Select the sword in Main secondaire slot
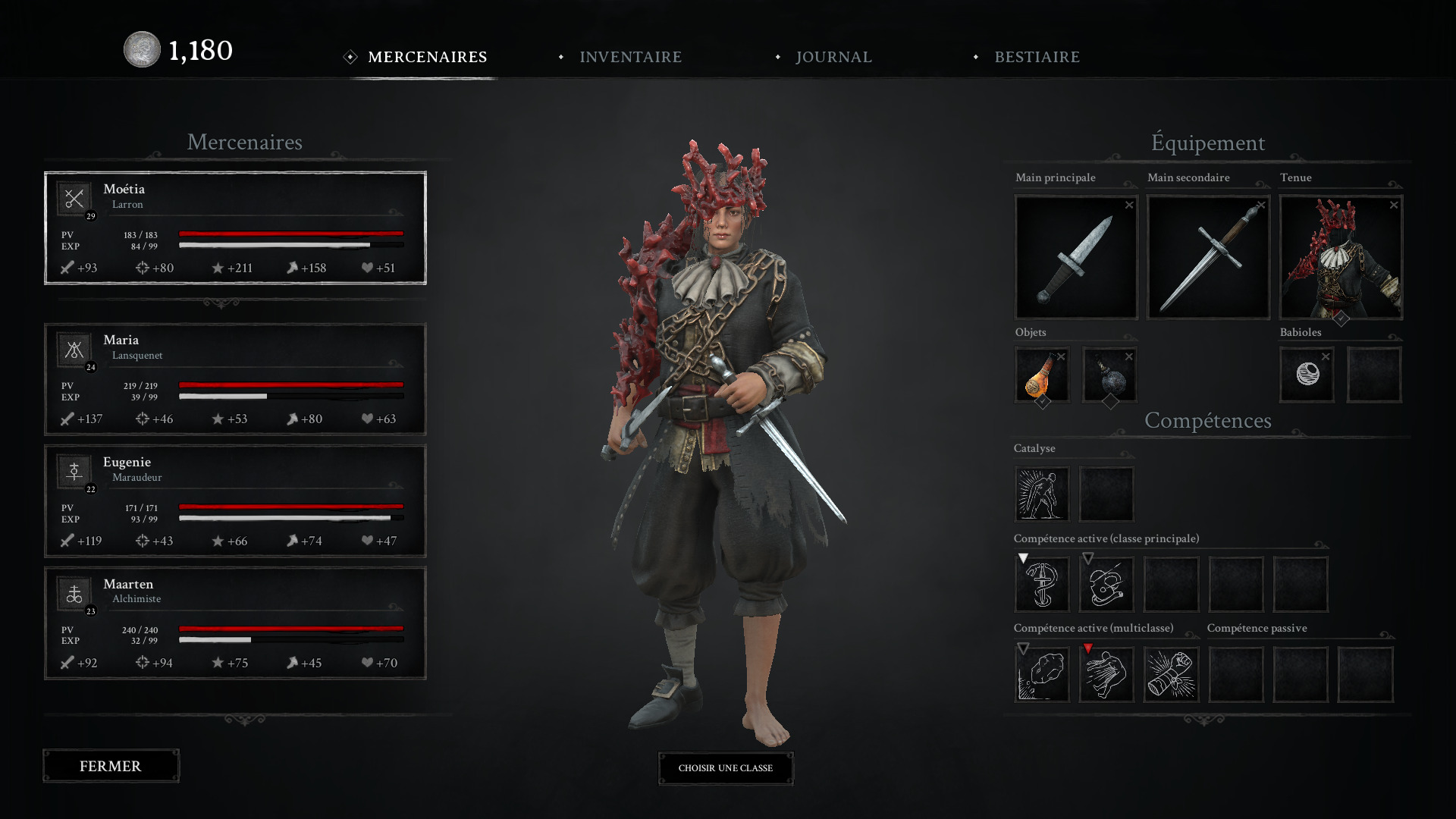 (x=1208, y=258)
